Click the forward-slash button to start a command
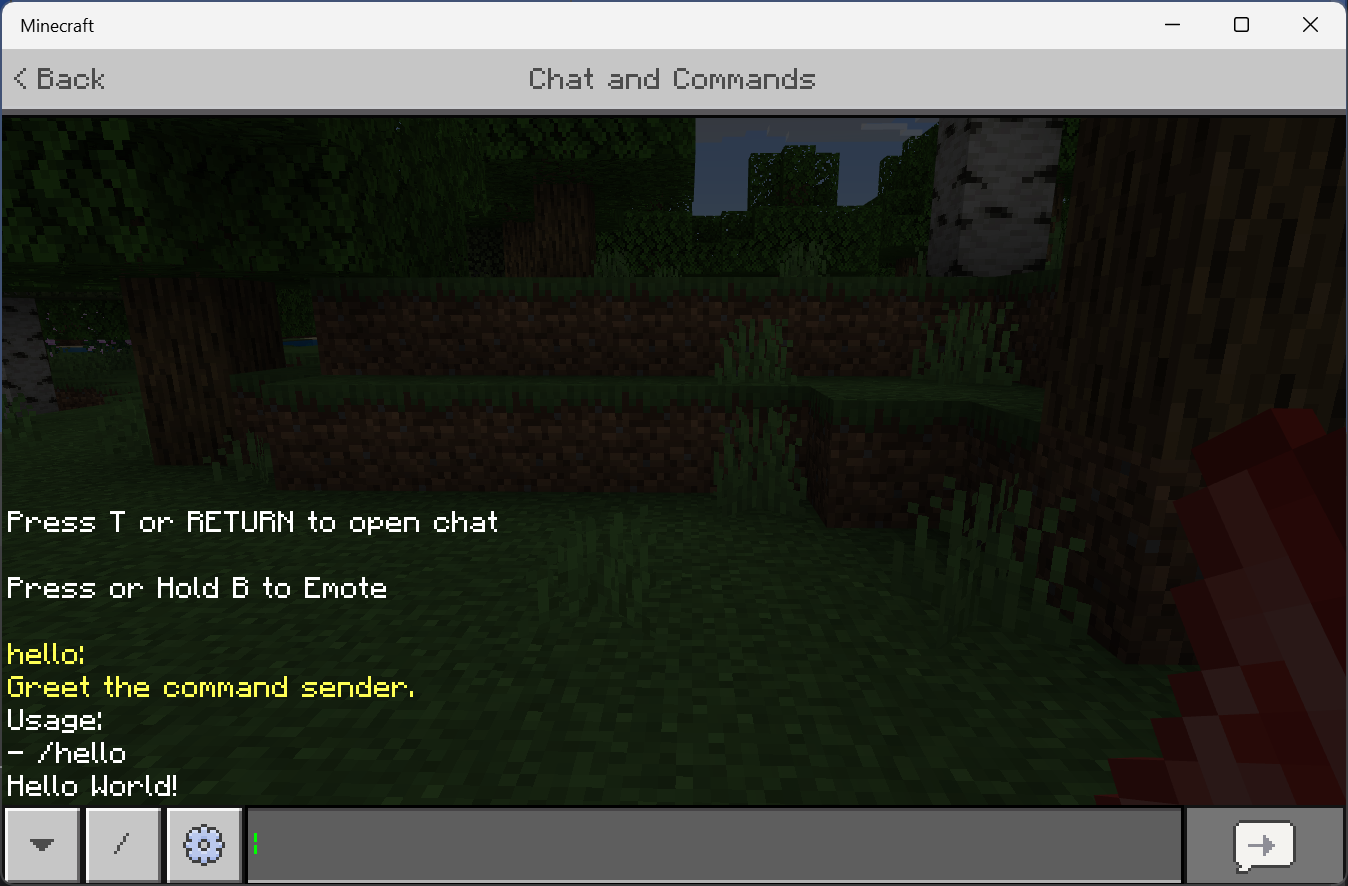Image resolution: width=1348 pixels, height=886 pixels. (x=122, y=845)
